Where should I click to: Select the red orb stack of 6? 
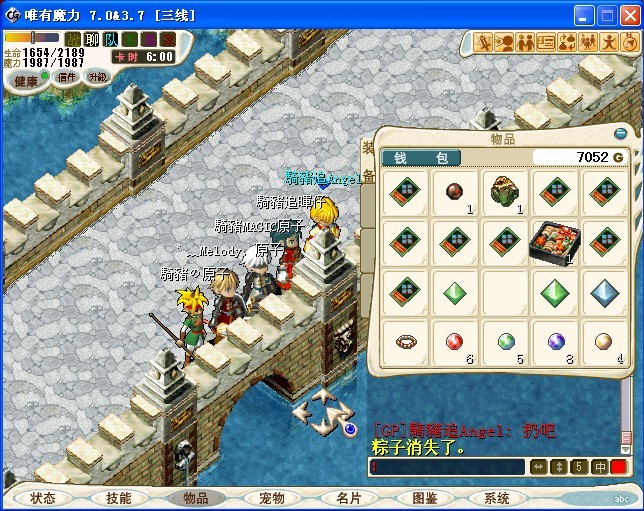coord(455,342)
